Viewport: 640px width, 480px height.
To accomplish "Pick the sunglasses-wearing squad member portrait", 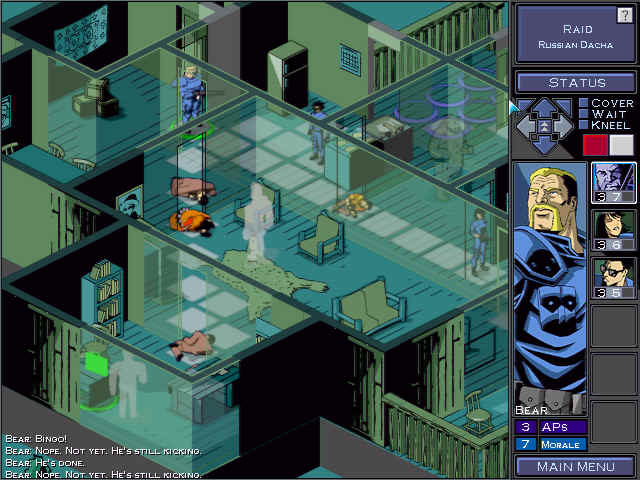I will [x=614, y=278].
